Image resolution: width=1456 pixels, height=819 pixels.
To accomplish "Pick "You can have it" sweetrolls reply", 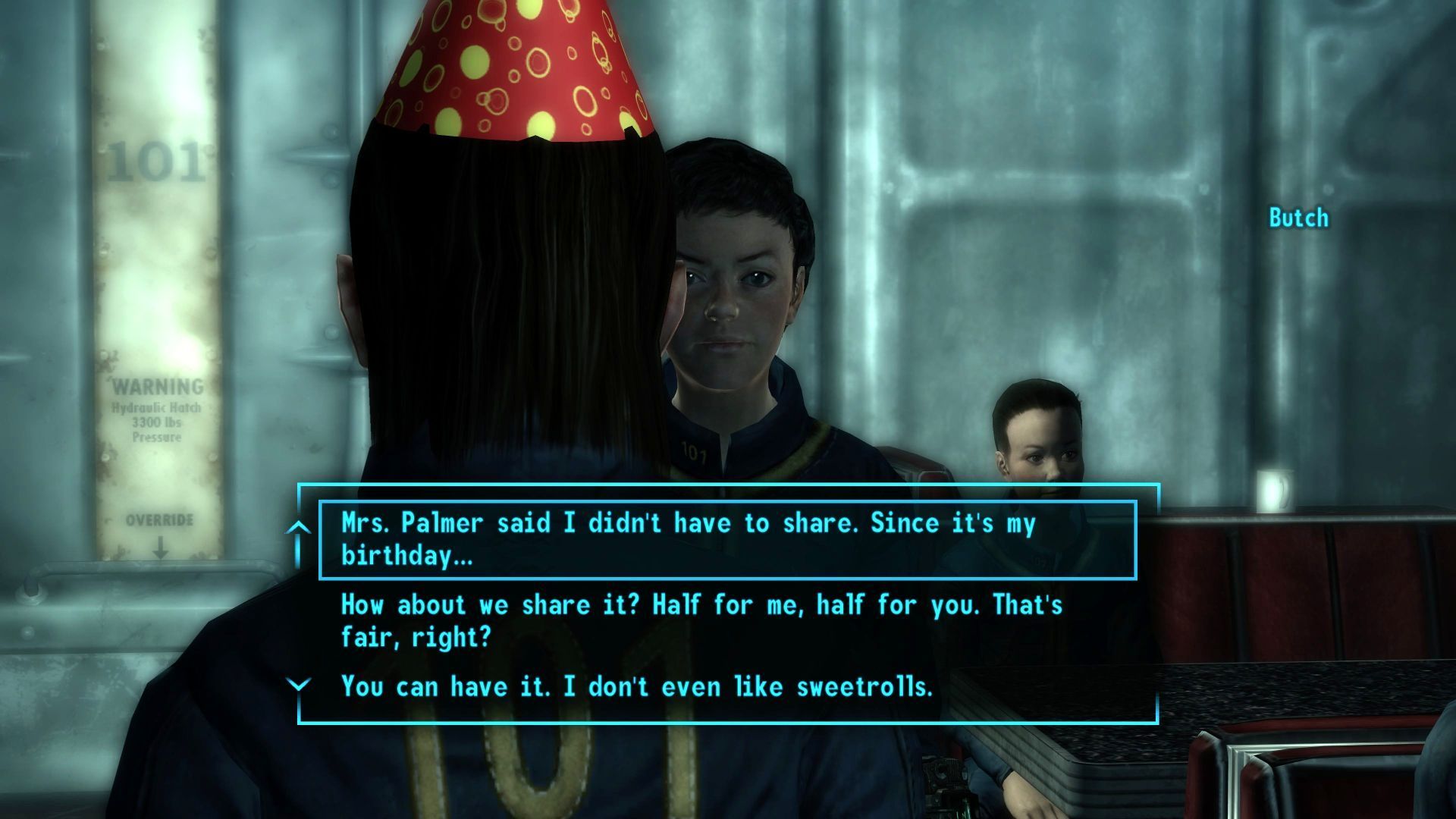I will click(x=636, y=686).
